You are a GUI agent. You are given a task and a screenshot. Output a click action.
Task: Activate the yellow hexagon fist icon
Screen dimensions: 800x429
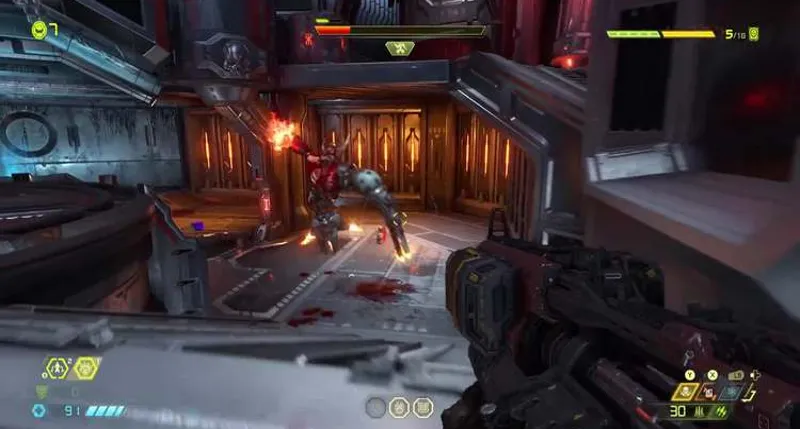86,368
